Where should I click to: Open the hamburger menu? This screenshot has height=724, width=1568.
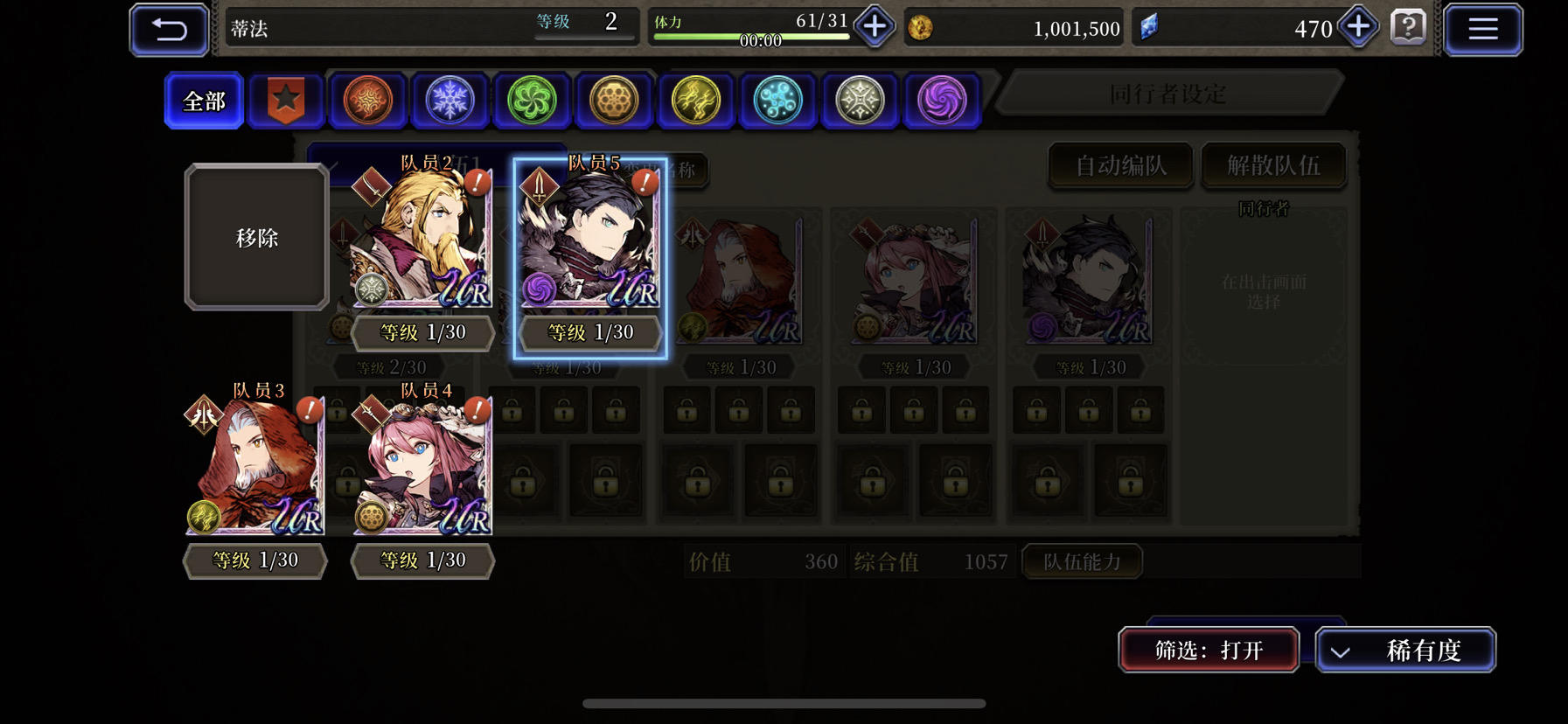pos(1481,28)
